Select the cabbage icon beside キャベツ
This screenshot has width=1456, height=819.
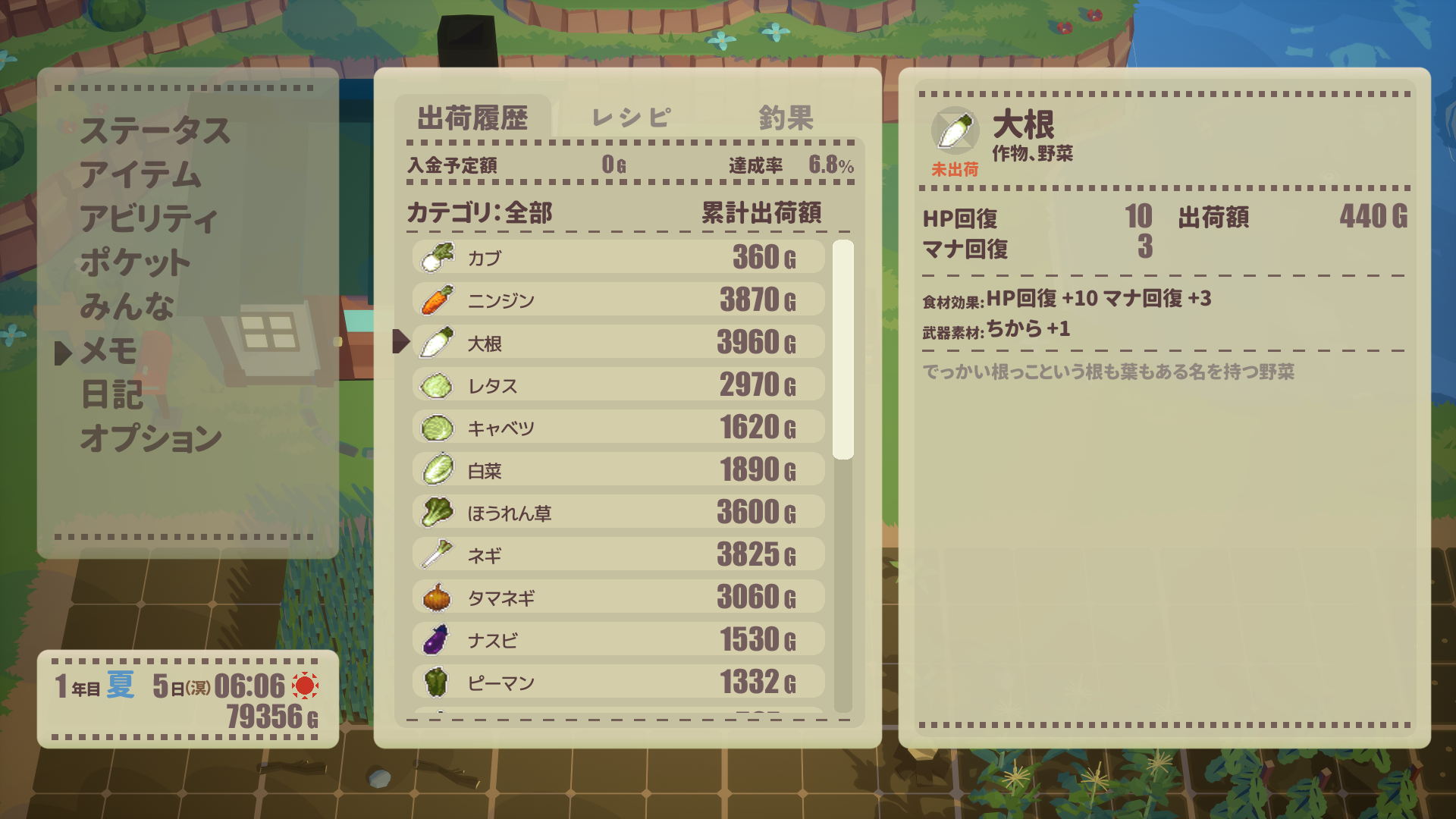tap(436, 427)
